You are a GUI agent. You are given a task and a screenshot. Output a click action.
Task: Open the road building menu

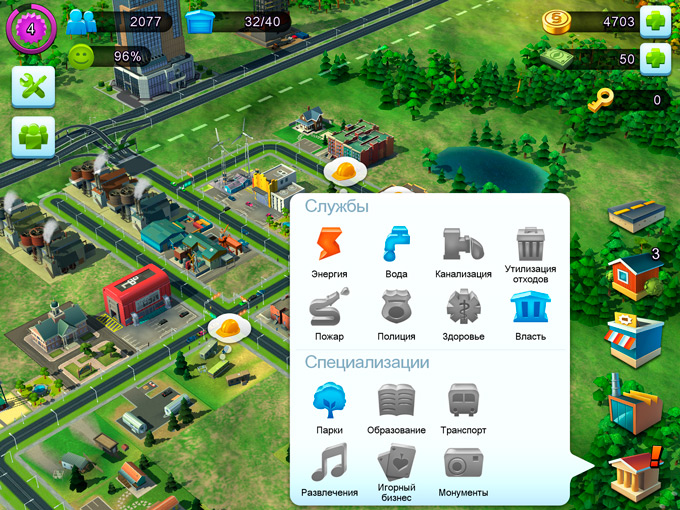(636, 212)
